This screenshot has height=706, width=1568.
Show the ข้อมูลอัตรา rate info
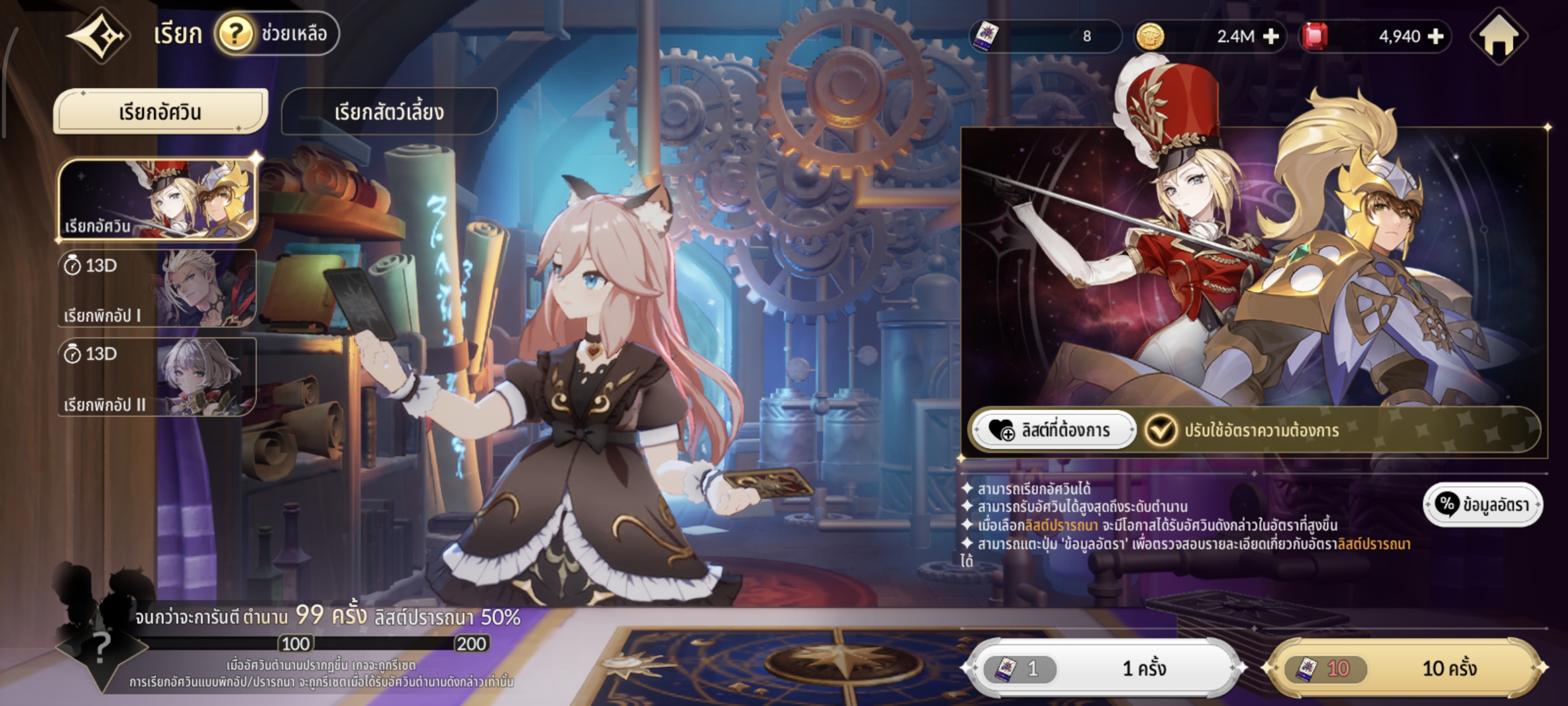point(1482,504)
